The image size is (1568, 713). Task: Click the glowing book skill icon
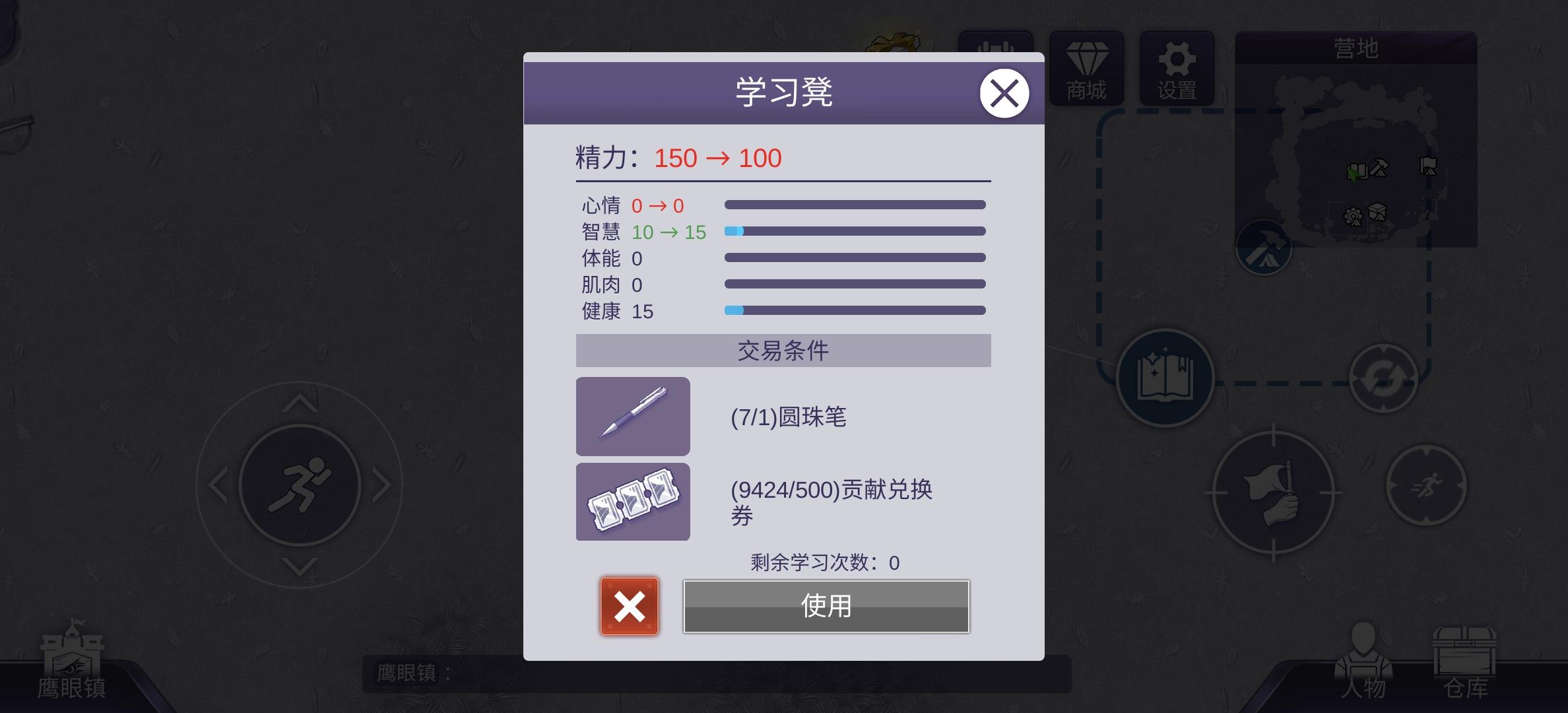[1165, 378]
